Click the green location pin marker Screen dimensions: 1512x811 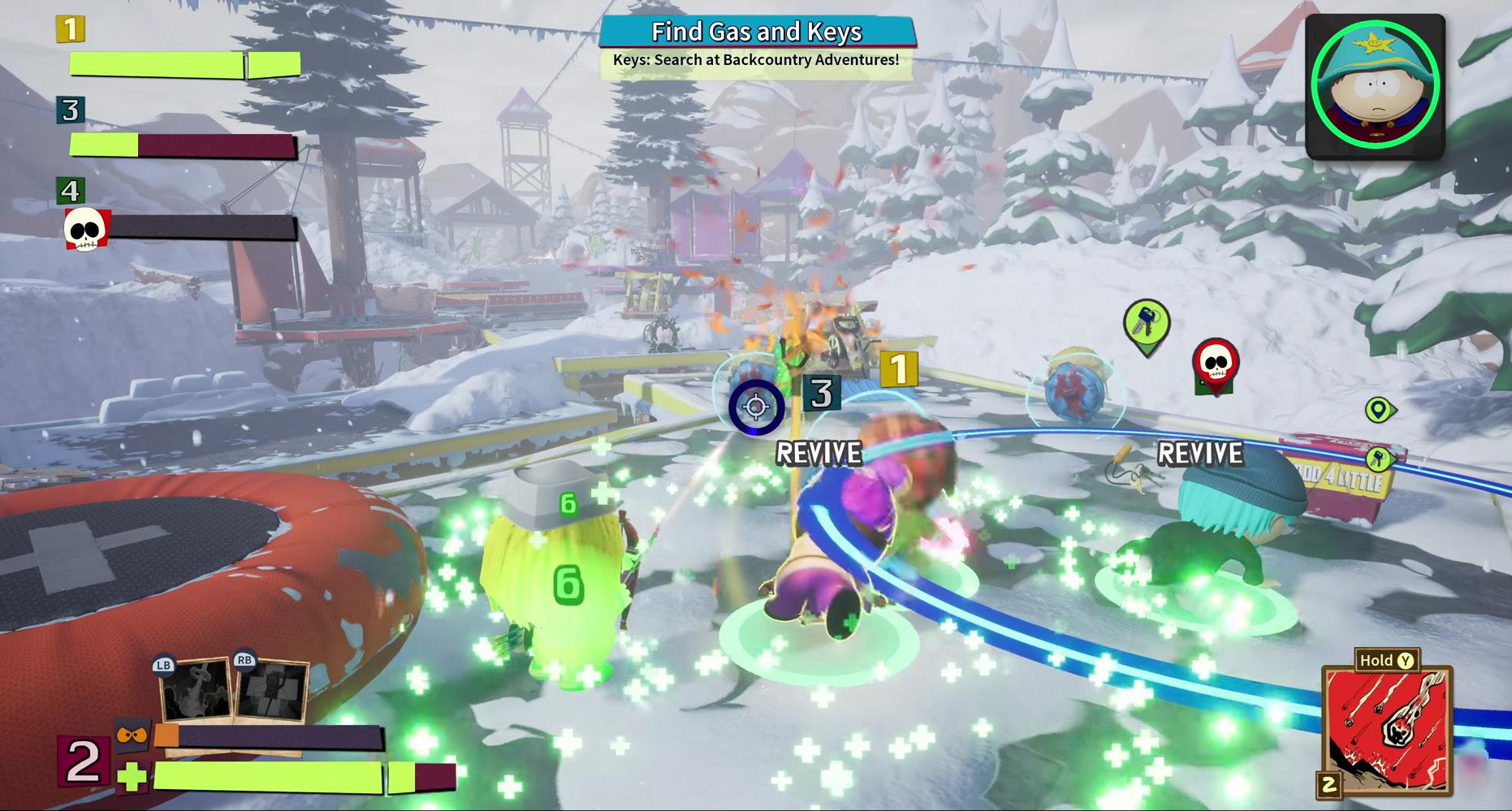[1377, 410]
